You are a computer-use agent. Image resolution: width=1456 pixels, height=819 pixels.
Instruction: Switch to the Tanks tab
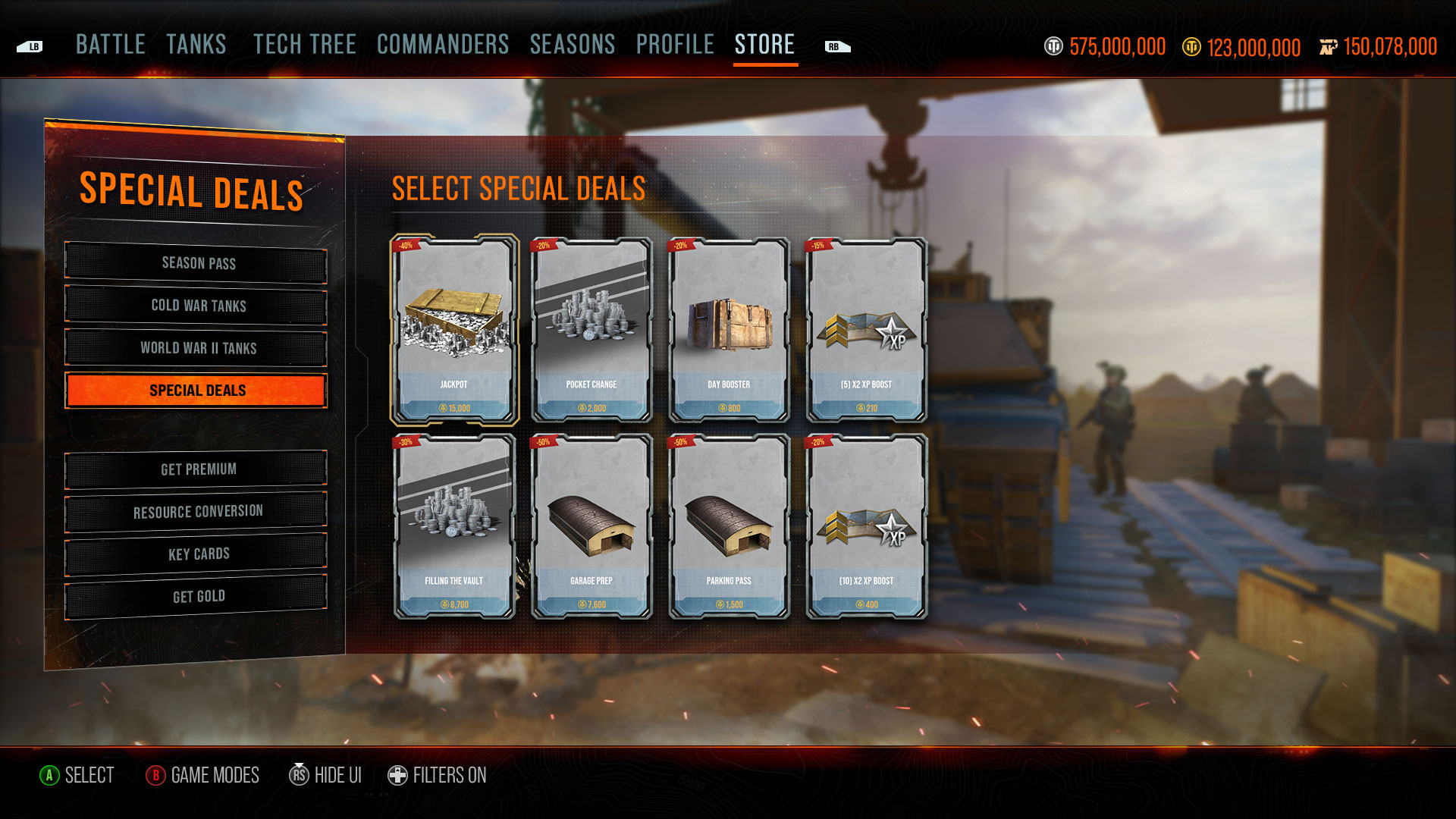click(196, 45)
